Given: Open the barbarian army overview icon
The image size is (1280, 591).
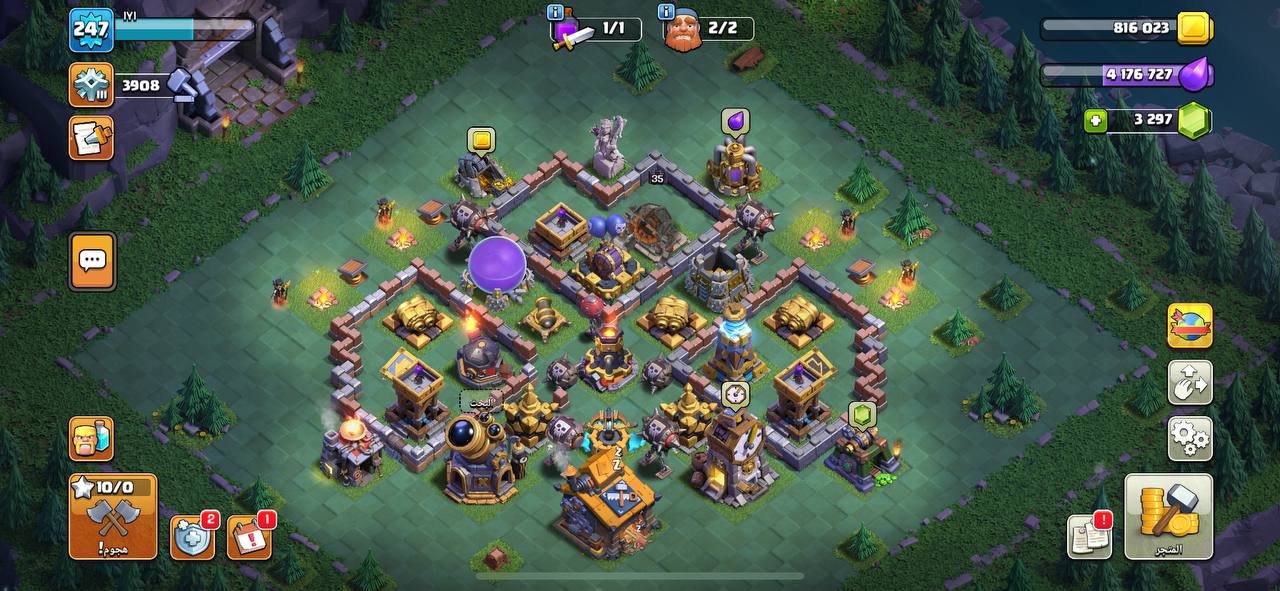Looking at the screenshot, I should tap(91, 438).
